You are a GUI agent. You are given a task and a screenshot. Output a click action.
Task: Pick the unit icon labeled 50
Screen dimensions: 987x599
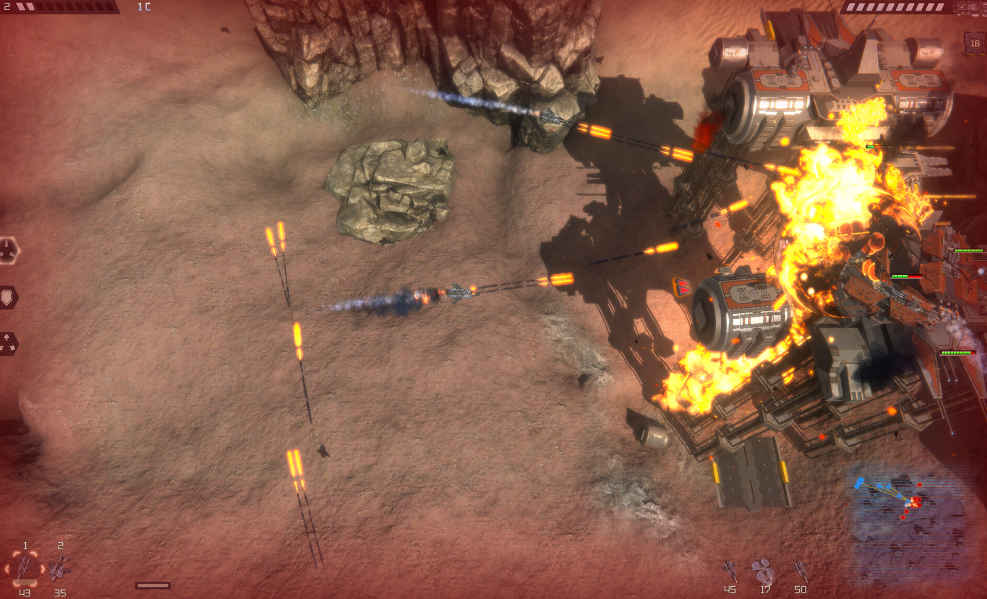tap(800, 570)
